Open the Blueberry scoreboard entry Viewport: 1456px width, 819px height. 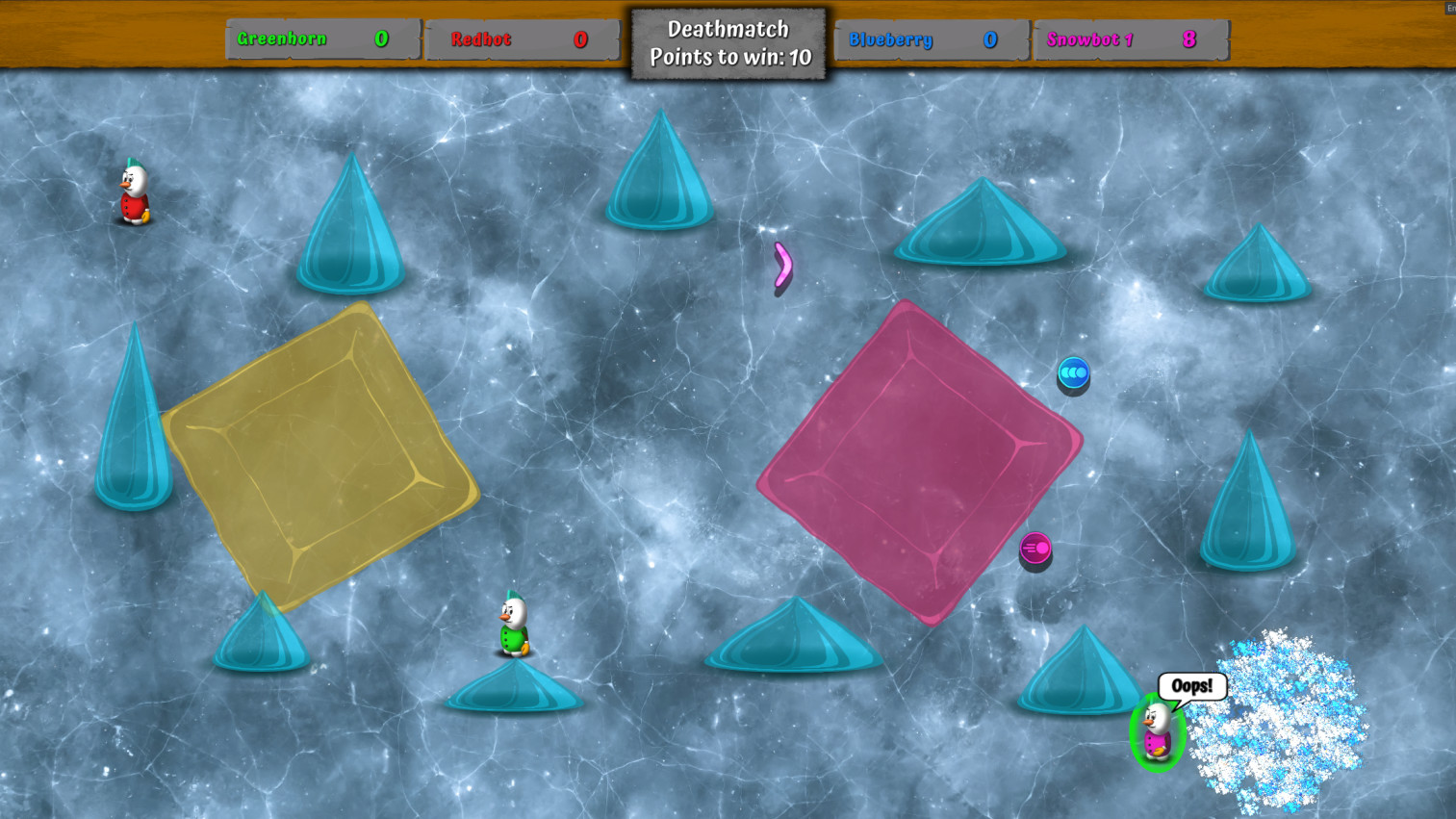point(931,39)
